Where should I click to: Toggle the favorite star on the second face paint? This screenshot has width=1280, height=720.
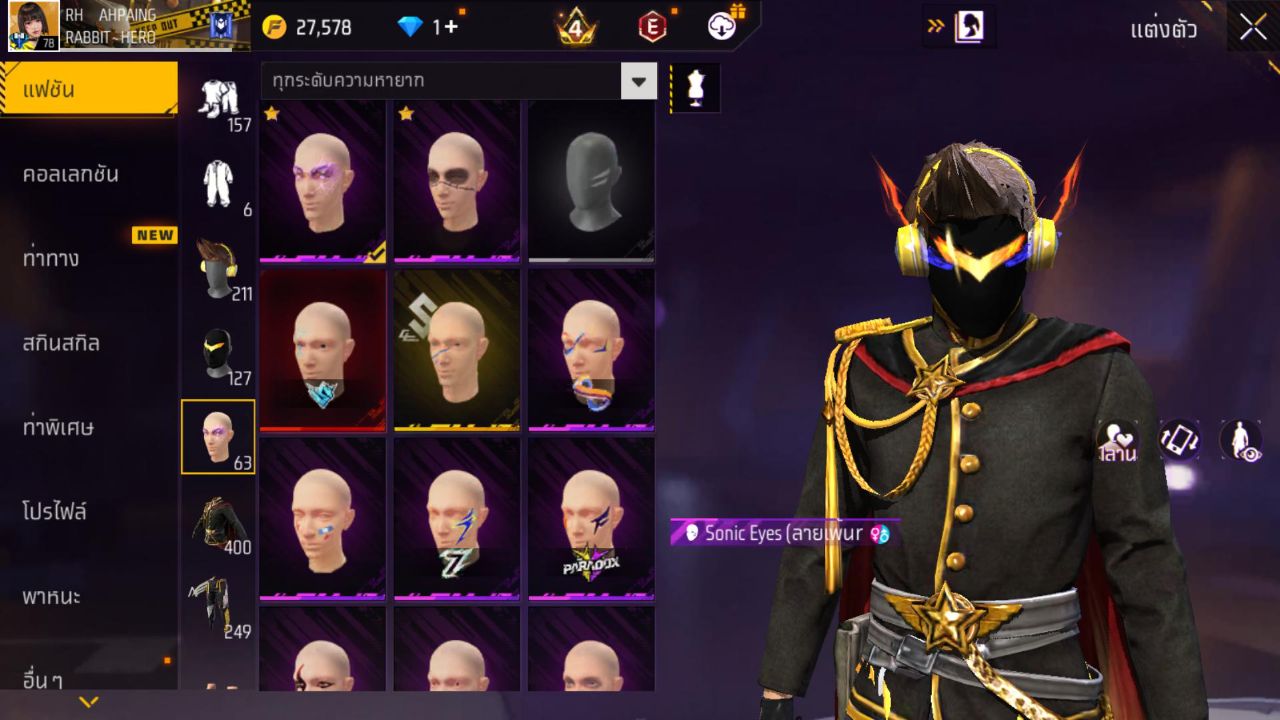405,115
